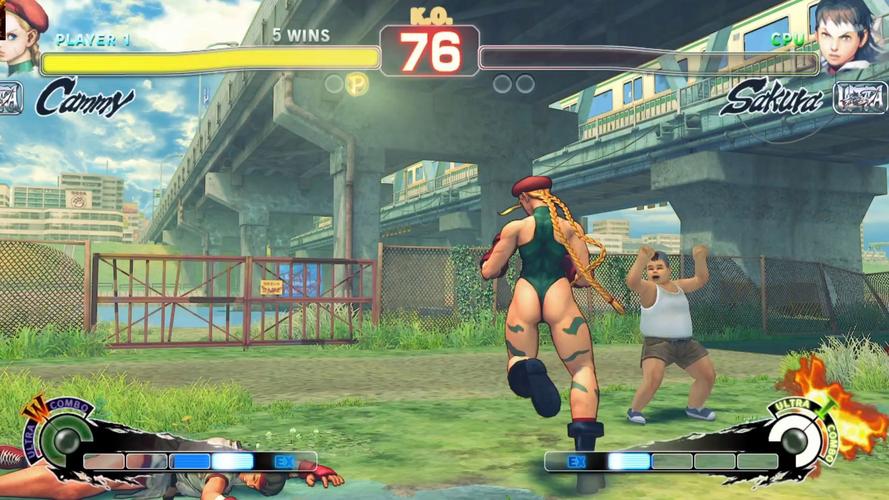Click the Ultra badge beside Sakura's name

pos(860,98)
